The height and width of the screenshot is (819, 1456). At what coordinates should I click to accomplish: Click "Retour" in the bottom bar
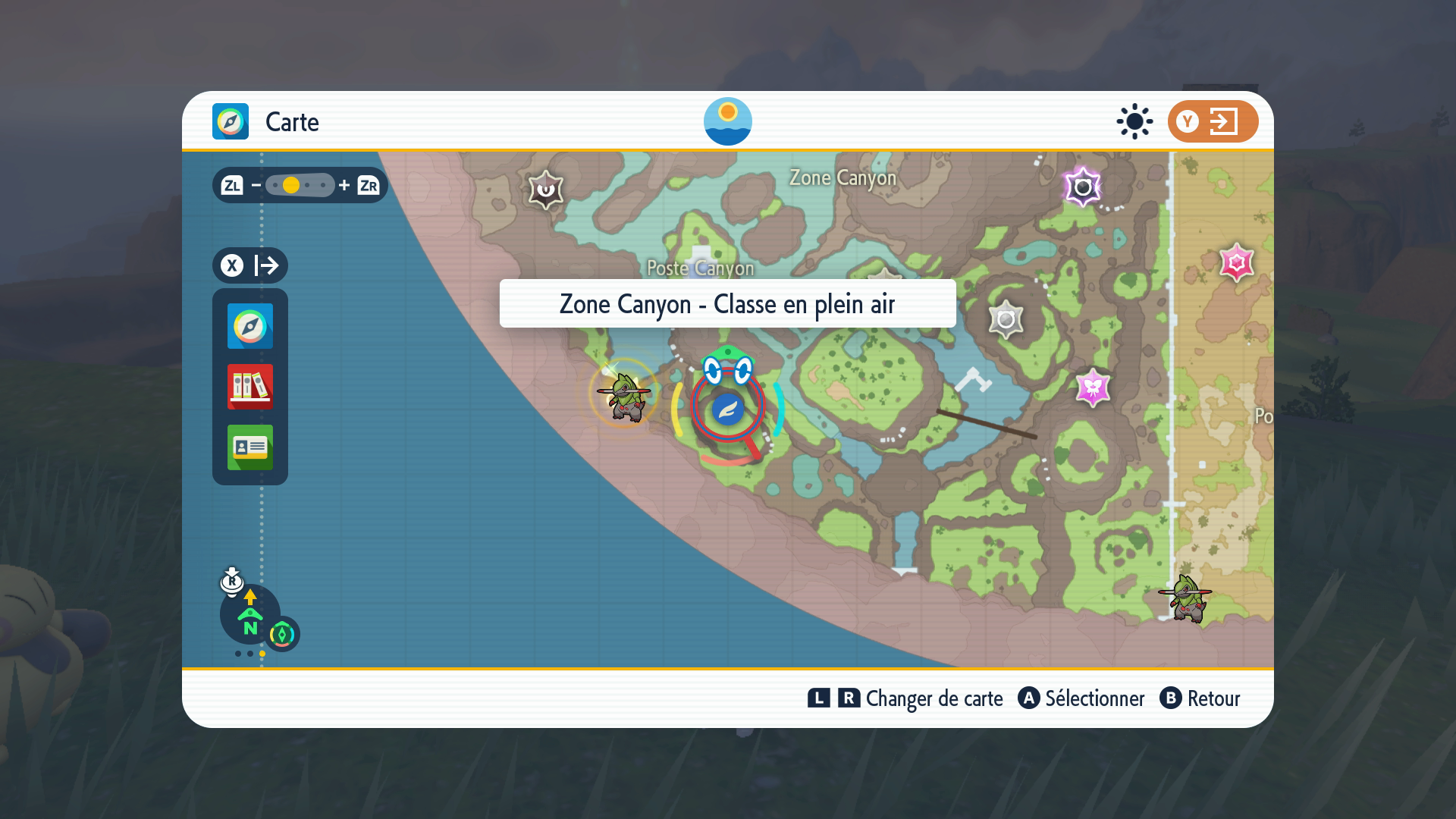(1213, 699)
